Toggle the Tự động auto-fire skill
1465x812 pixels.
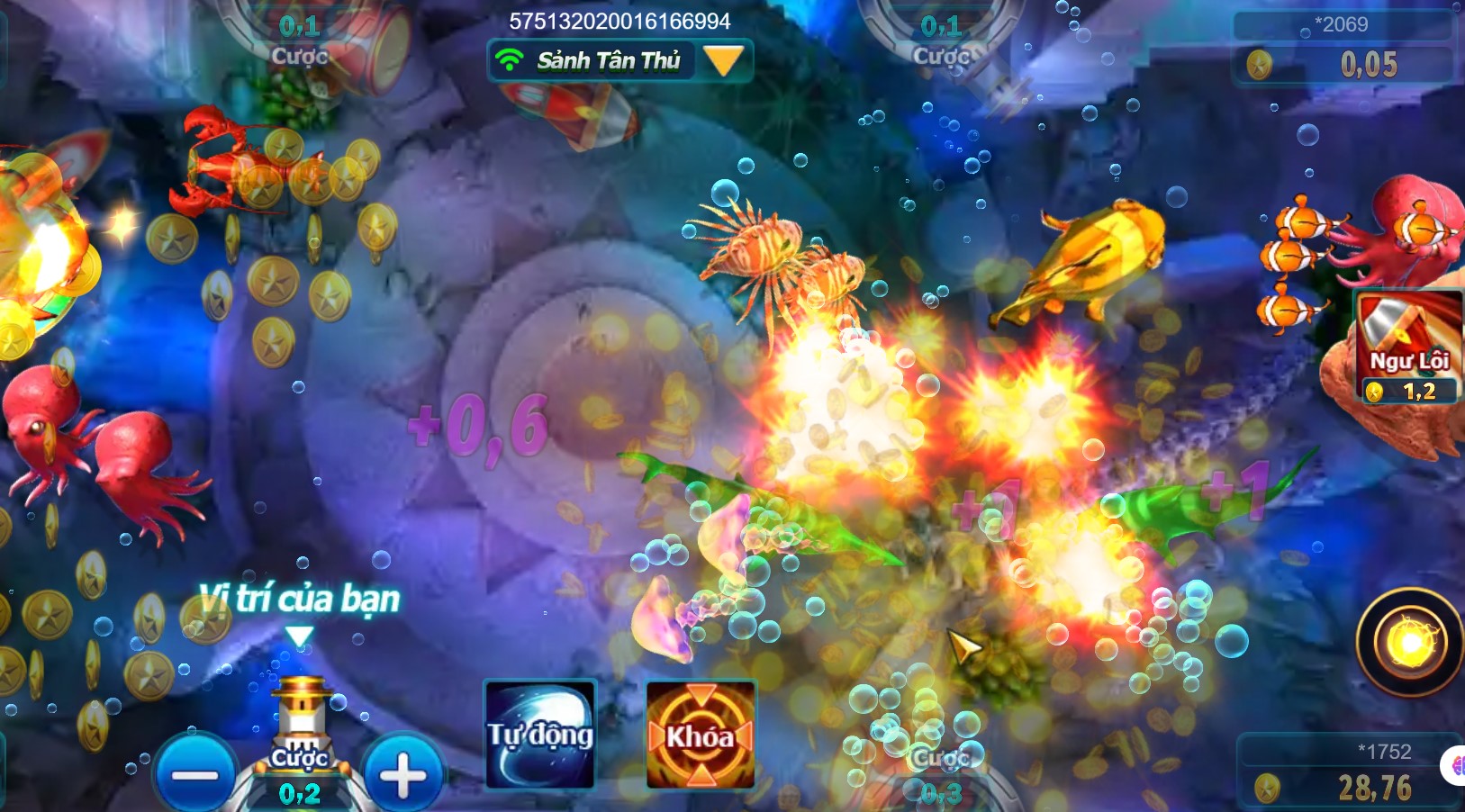[539, 735]
